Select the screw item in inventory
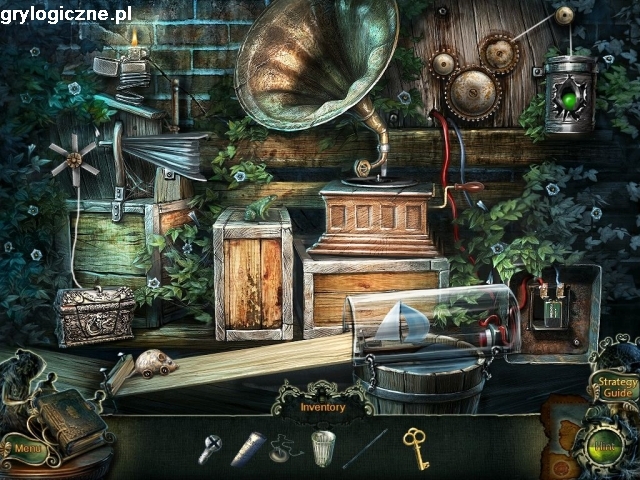The image size is (640, 480). [x=210, y=449]
